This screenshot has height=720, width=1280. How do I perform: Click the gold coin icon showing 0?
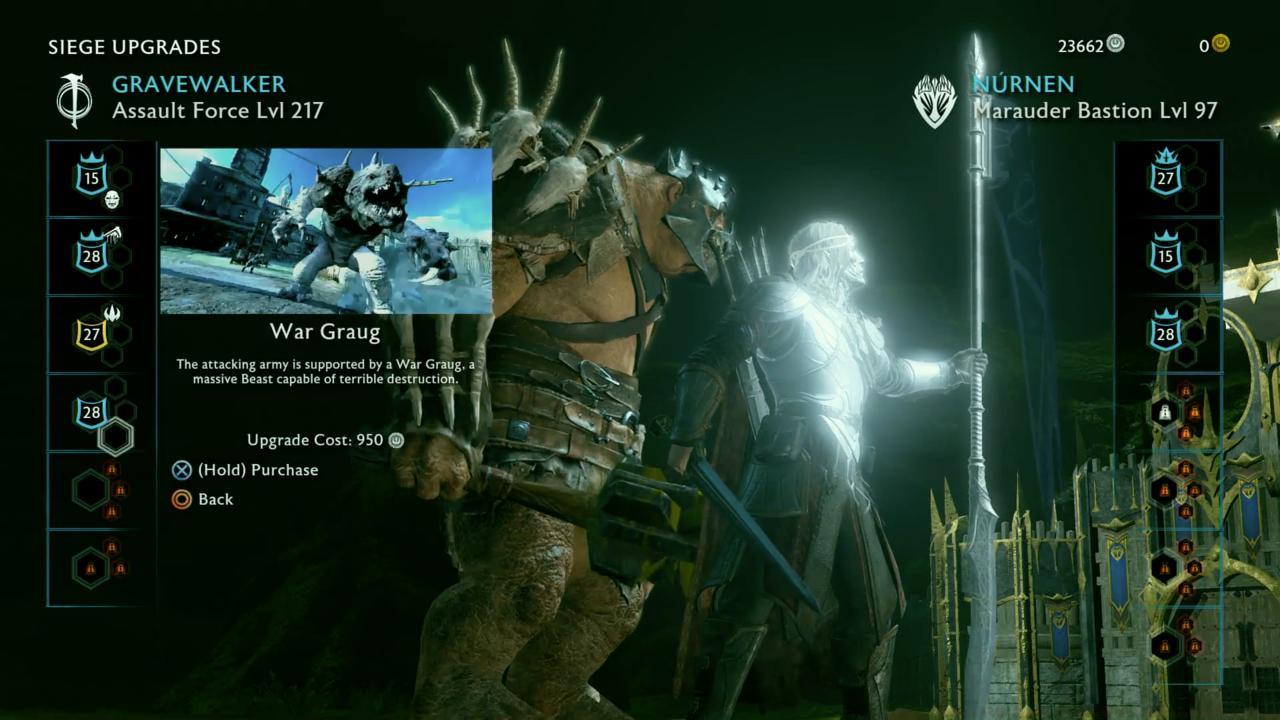pos(1220,44)
